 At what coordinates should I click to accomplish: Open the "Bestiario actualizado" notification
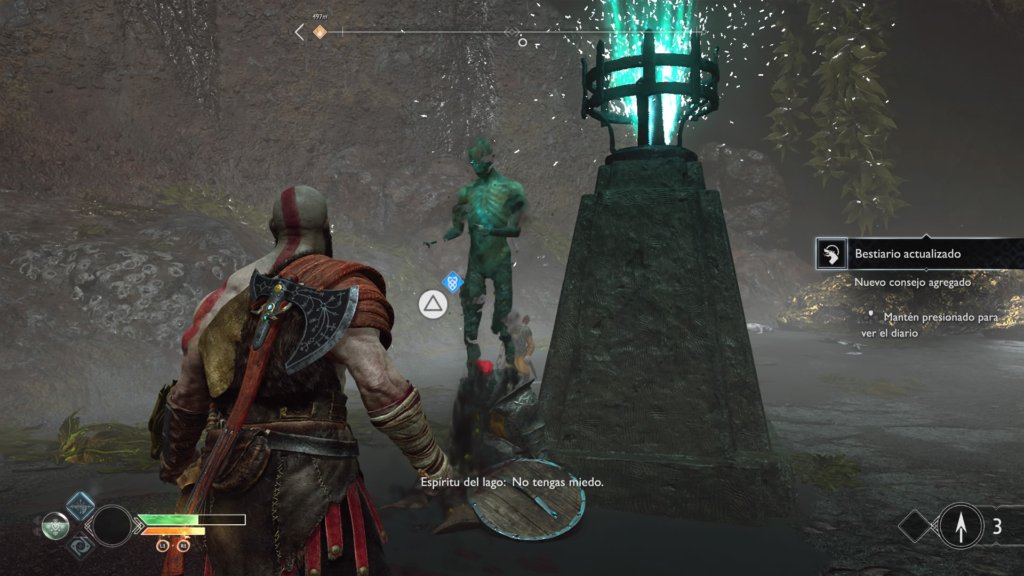coord(907,254)
